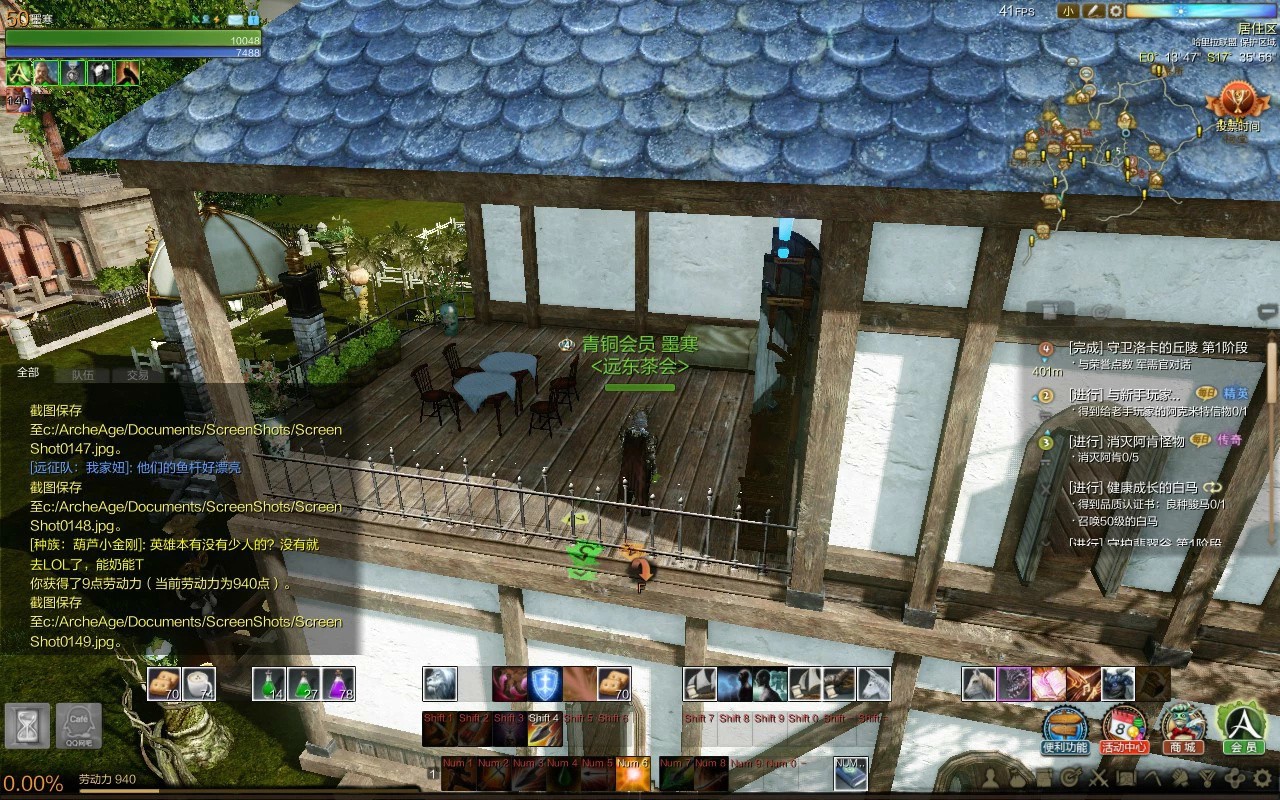Open the 商城 shop
Viewport: 1280px width, 800px height.
pos(1182,729)
